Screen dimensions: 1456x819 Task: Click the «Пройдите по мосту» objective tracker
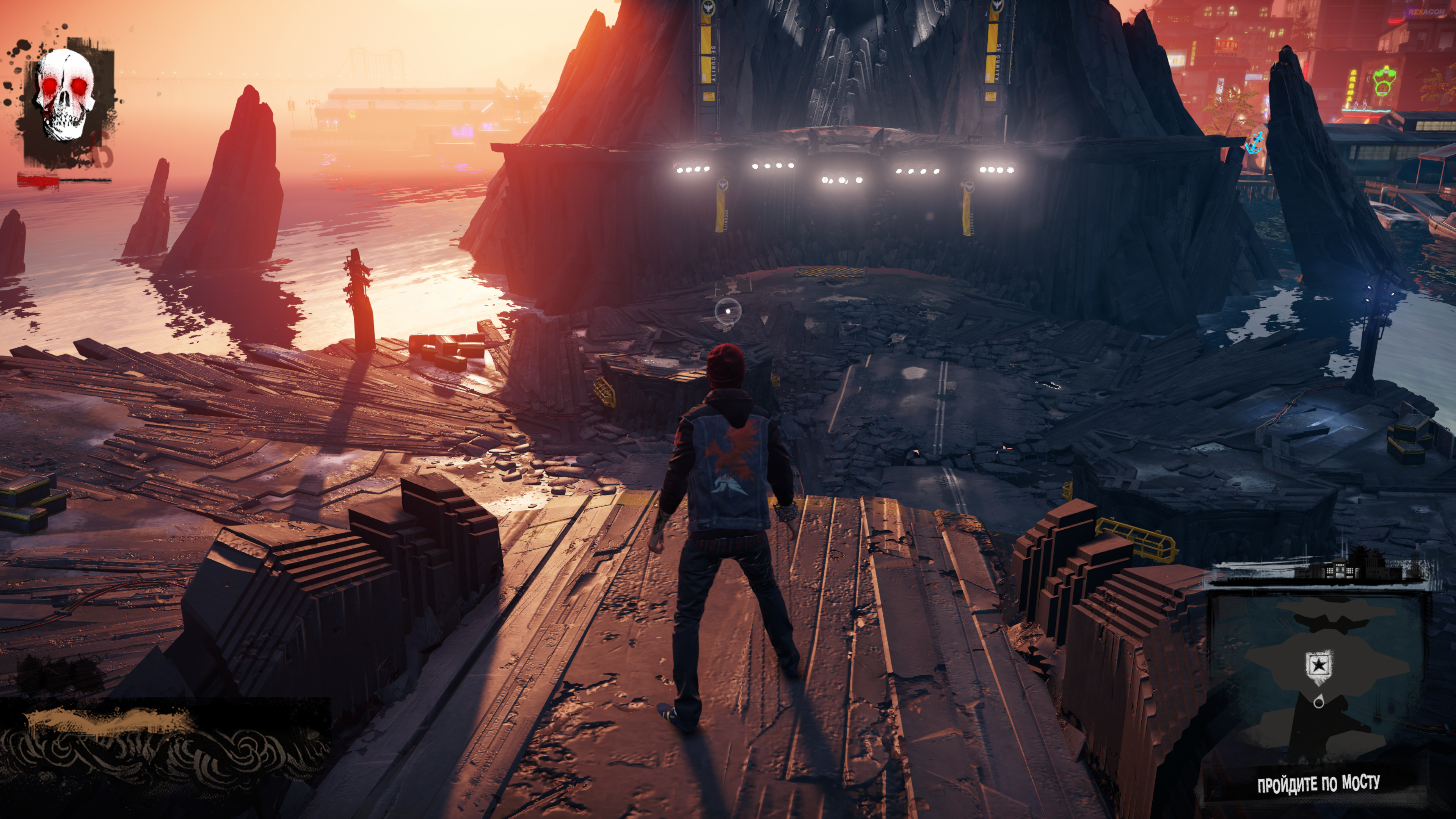pyautogui.click(x=1318, y=784)
